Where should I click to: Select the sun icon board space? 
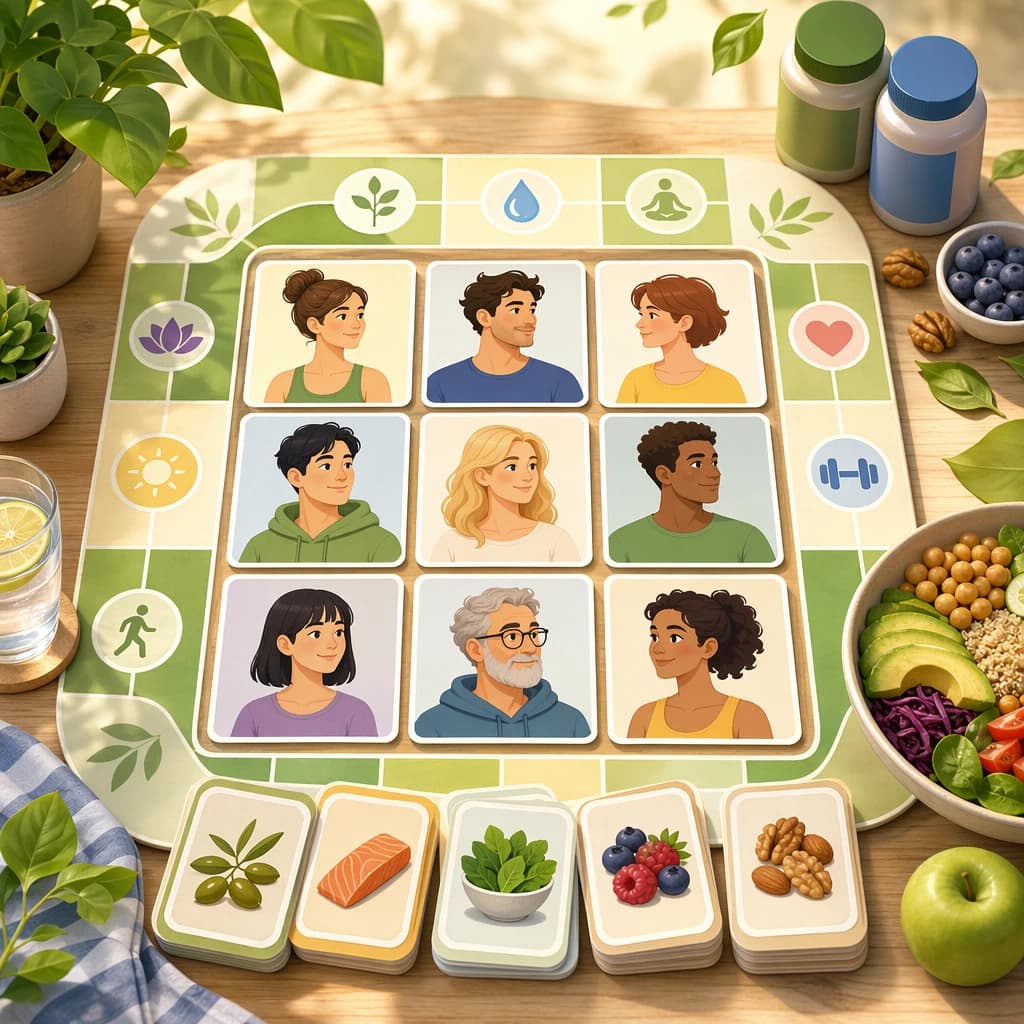(x=156, y=472)
